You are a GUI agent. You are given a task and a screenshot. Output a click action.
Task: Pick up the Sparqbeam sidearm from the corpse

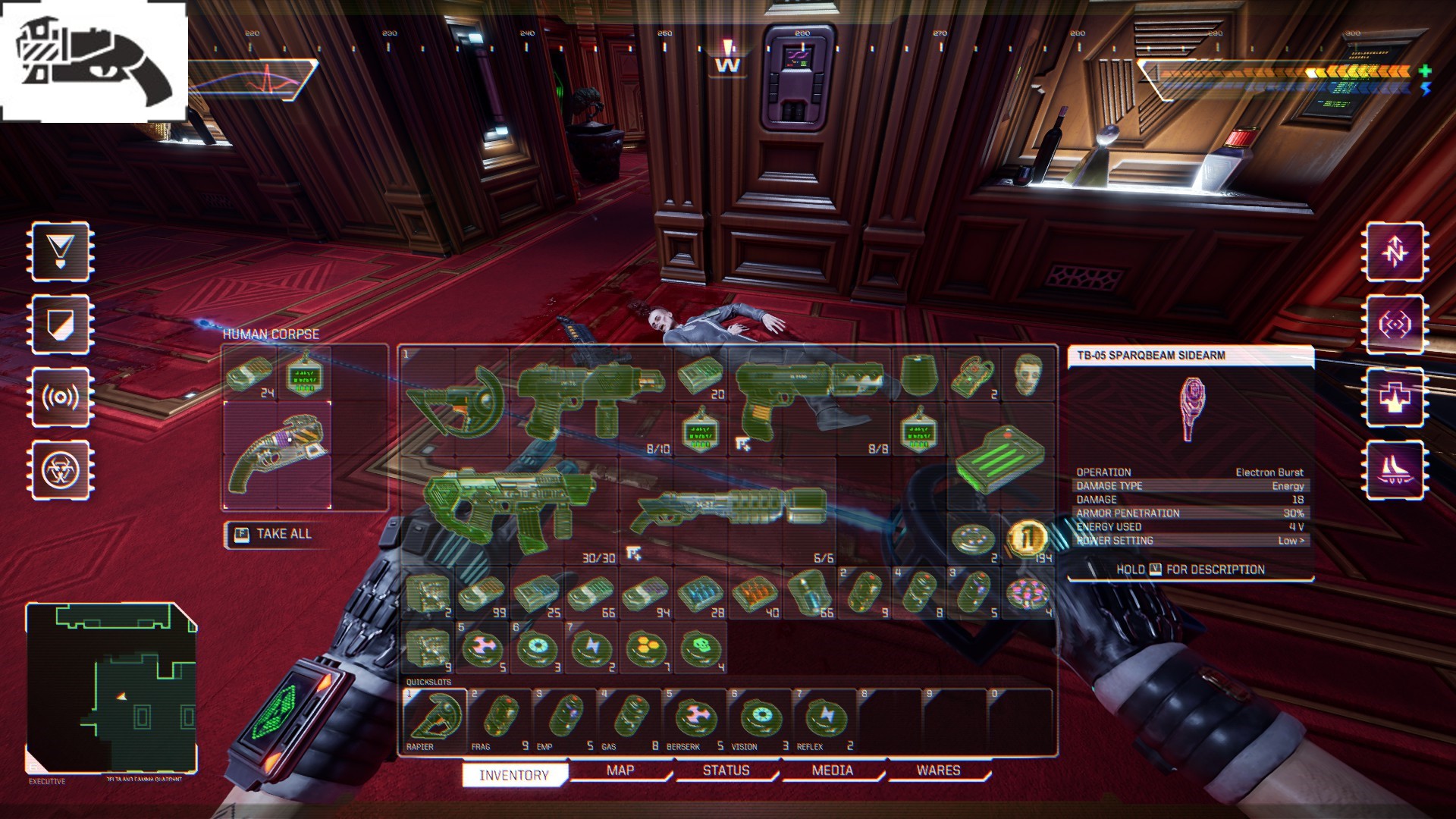point(278,454)
